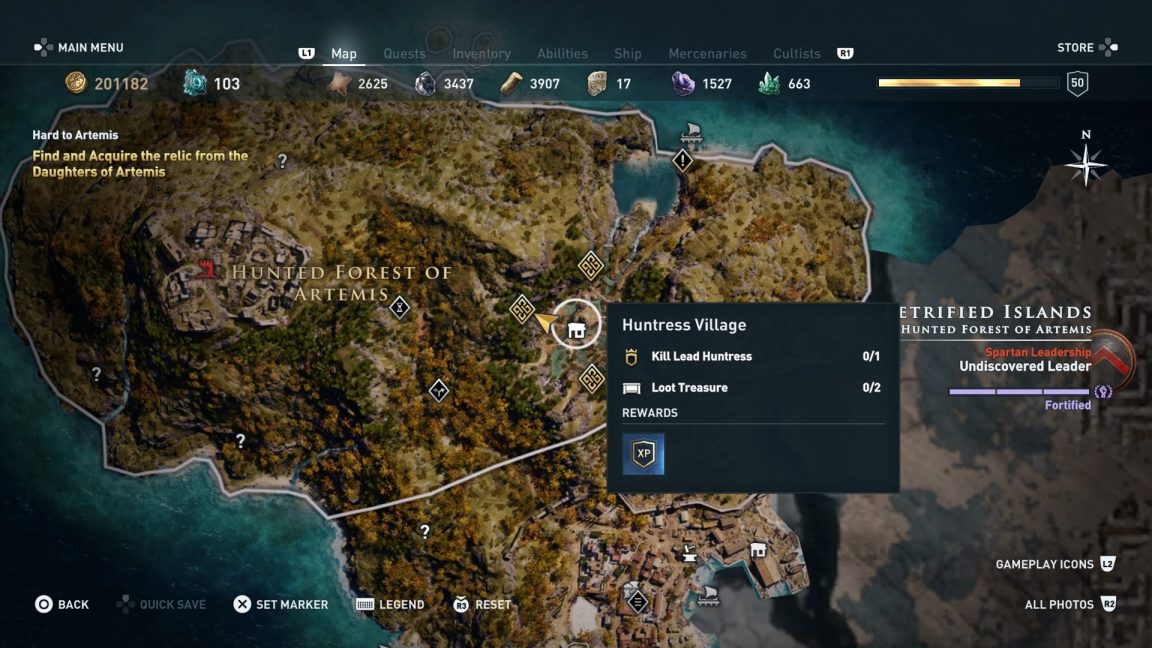Screen dimensions: 1152x648
Task: Open the map Legend
Action: pos(391,604)
